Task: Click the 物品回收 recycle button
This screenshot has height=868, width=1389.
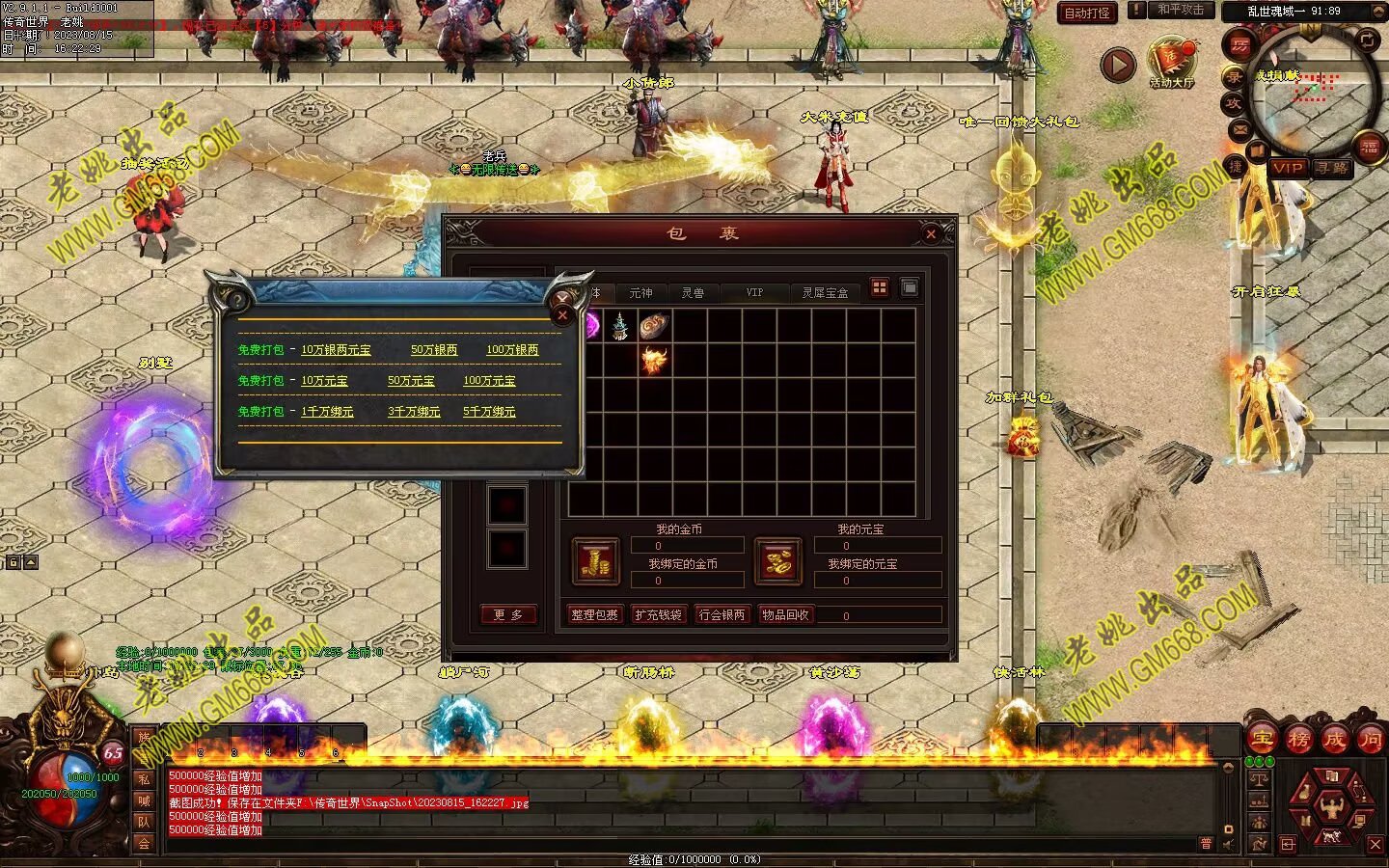Action: [785, 614]
